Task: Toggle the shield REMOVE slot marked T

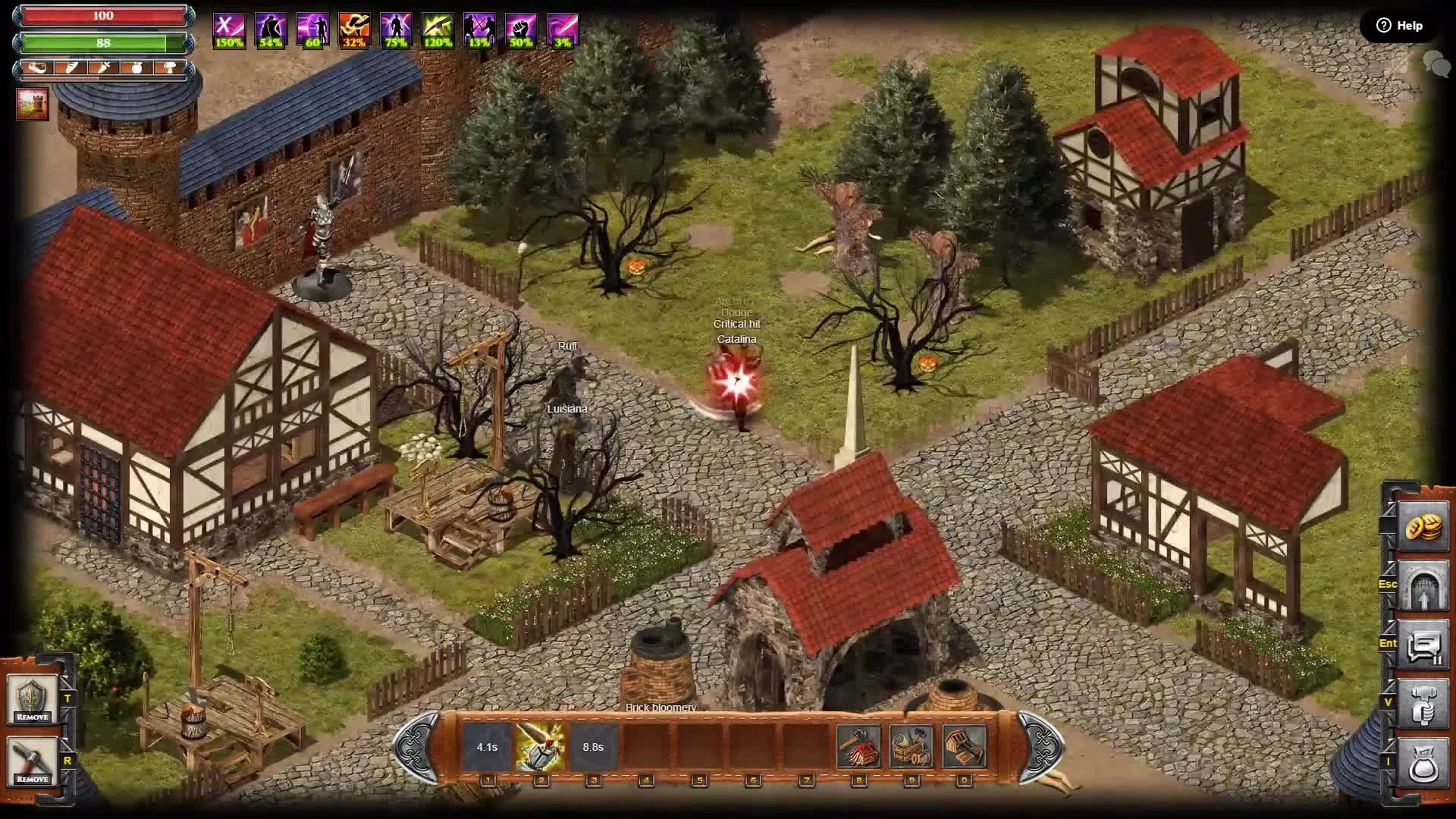Action: click(x=33, y=701)
